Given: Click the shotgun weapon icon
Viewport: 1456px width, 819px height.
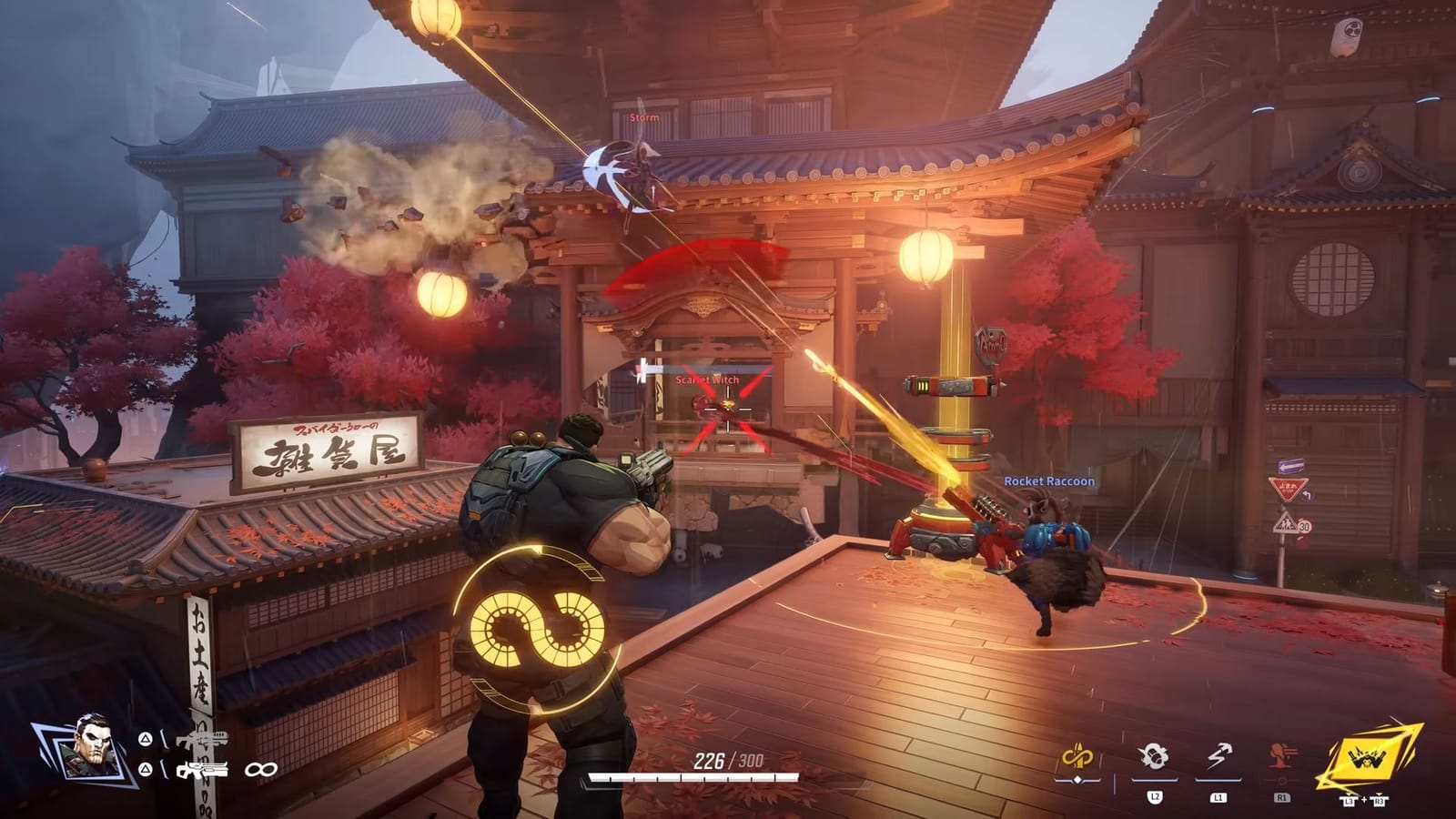Looking at the screenshot, I should point(203,770).
